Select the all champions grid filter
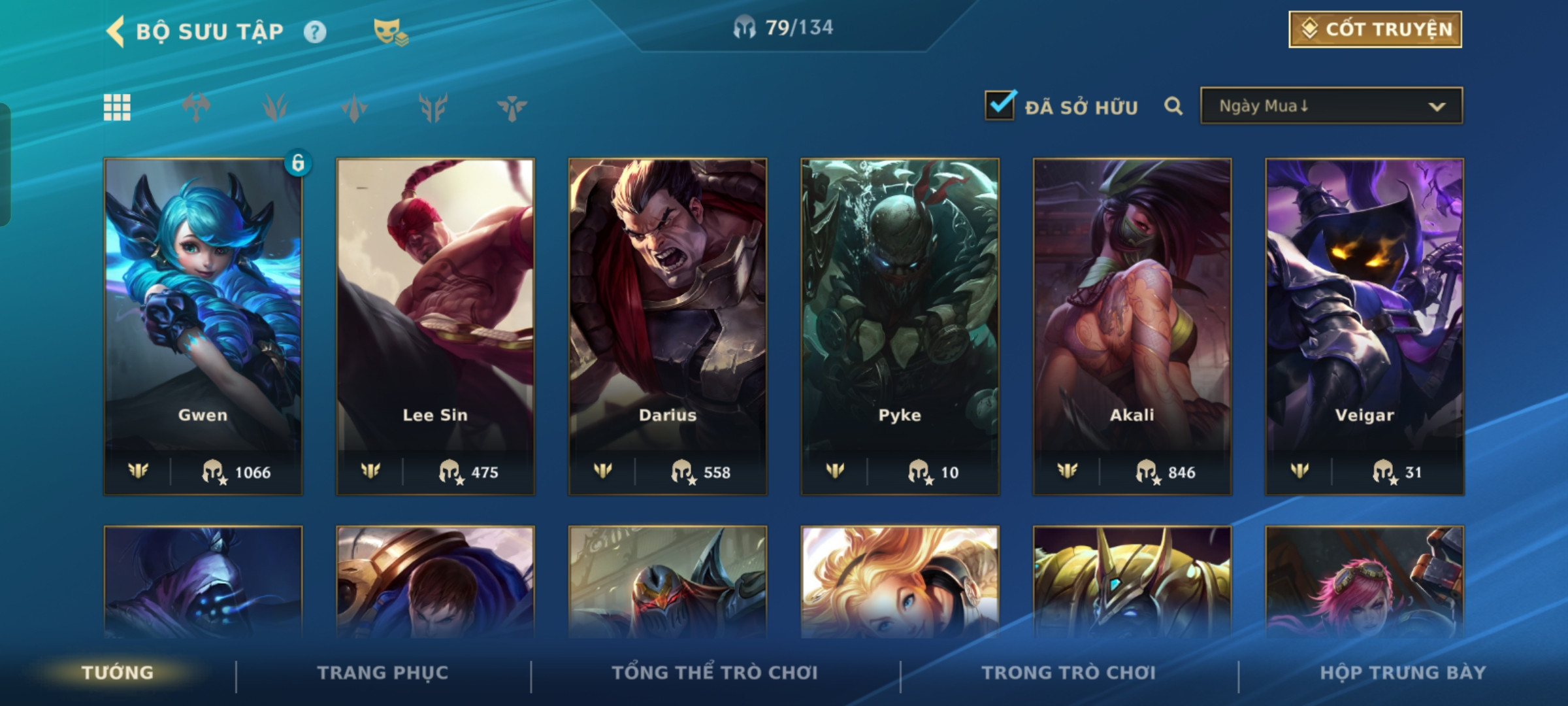Viewport: 1568px width, 706px height. click(x=118, y=107)
